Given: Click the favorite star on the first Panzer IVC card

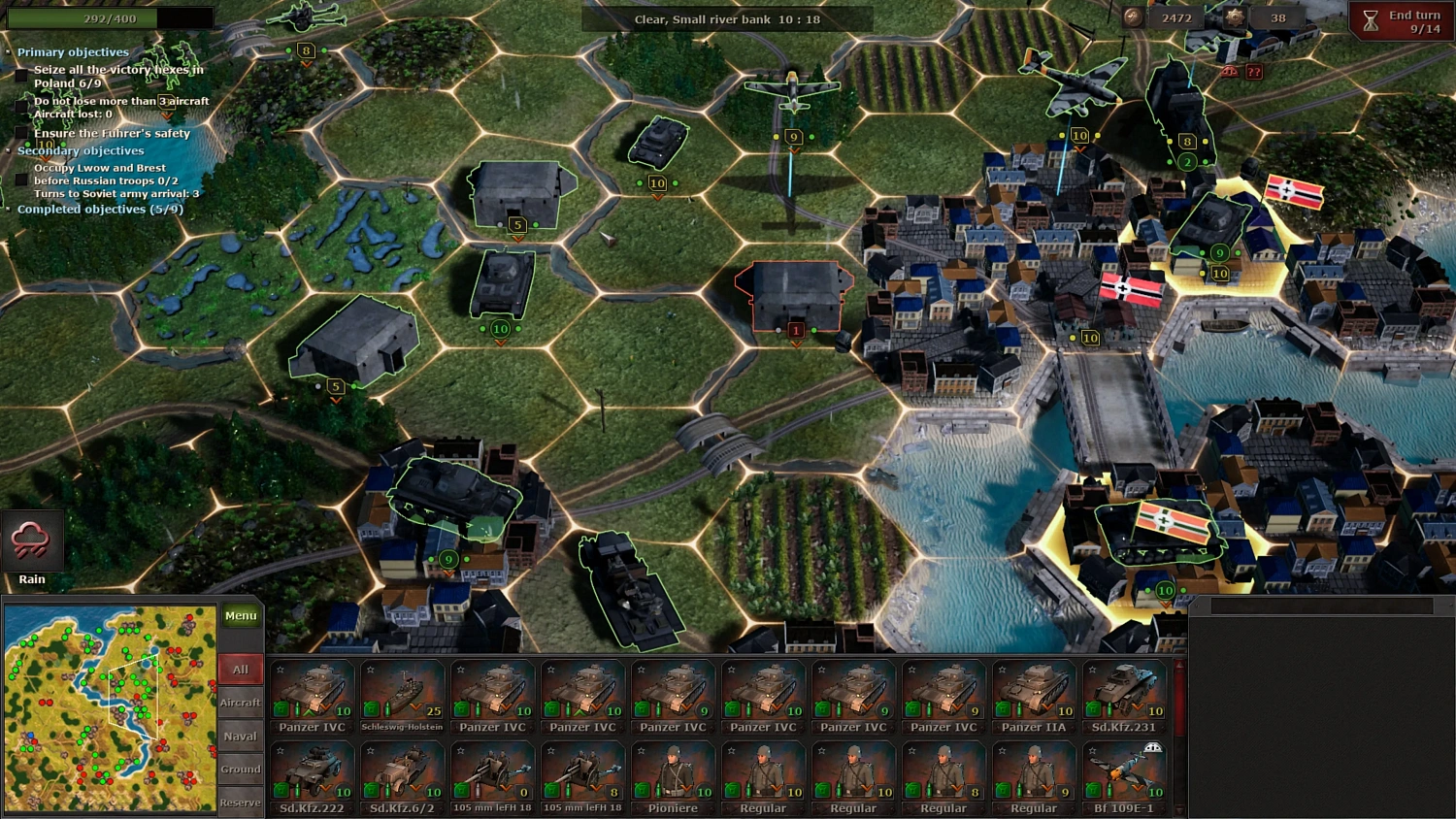Looking at the screenshot, I should point(280,671).
